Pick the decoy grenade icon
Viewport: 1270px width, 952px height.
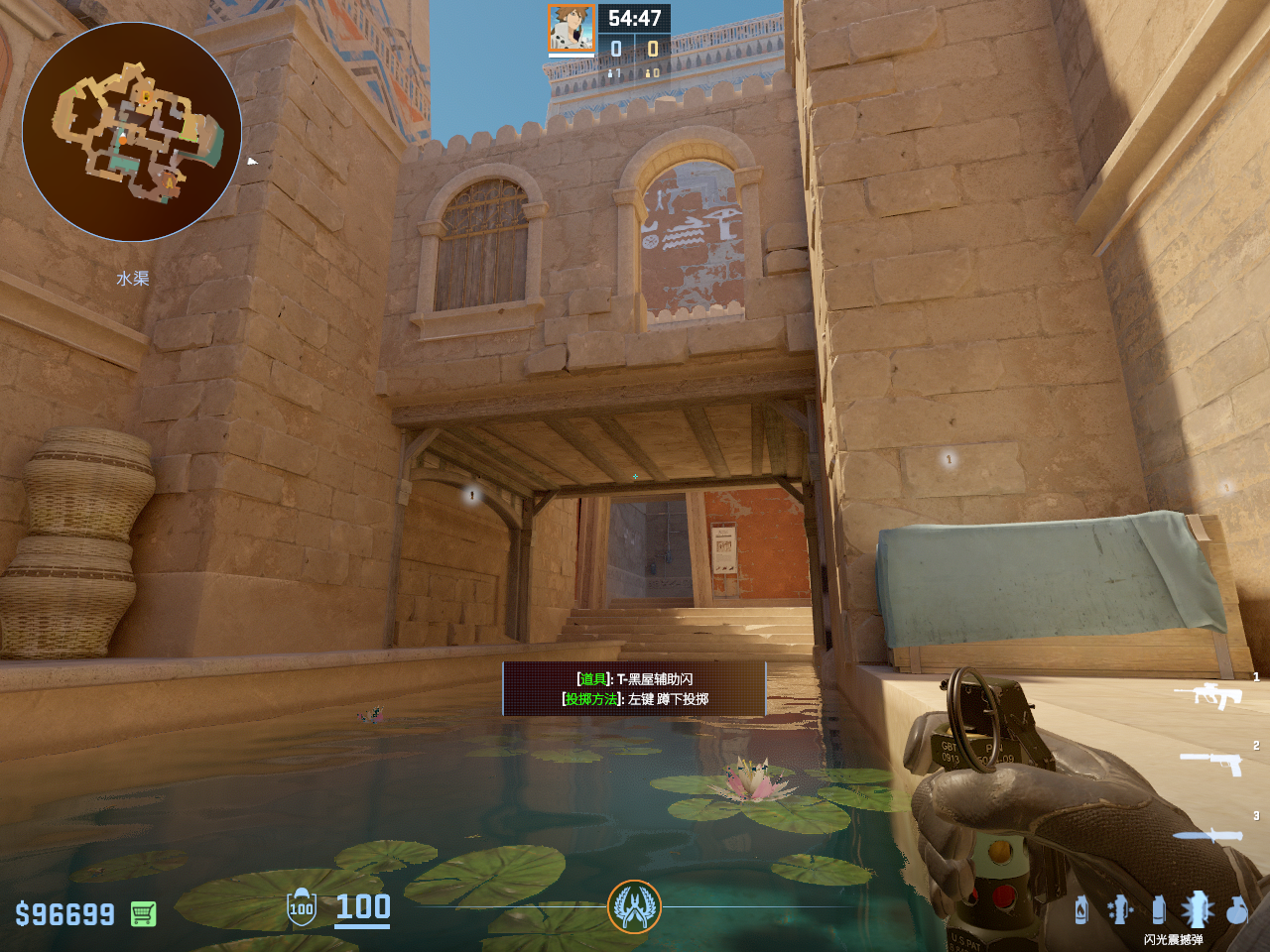(1119, 909)
